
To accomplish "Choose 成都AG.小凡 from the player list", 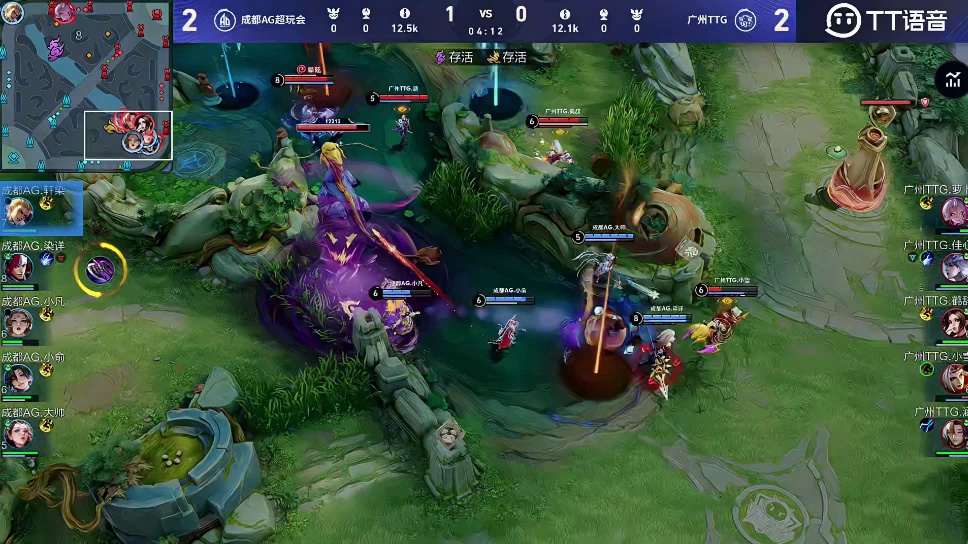I will pos(17,323).
